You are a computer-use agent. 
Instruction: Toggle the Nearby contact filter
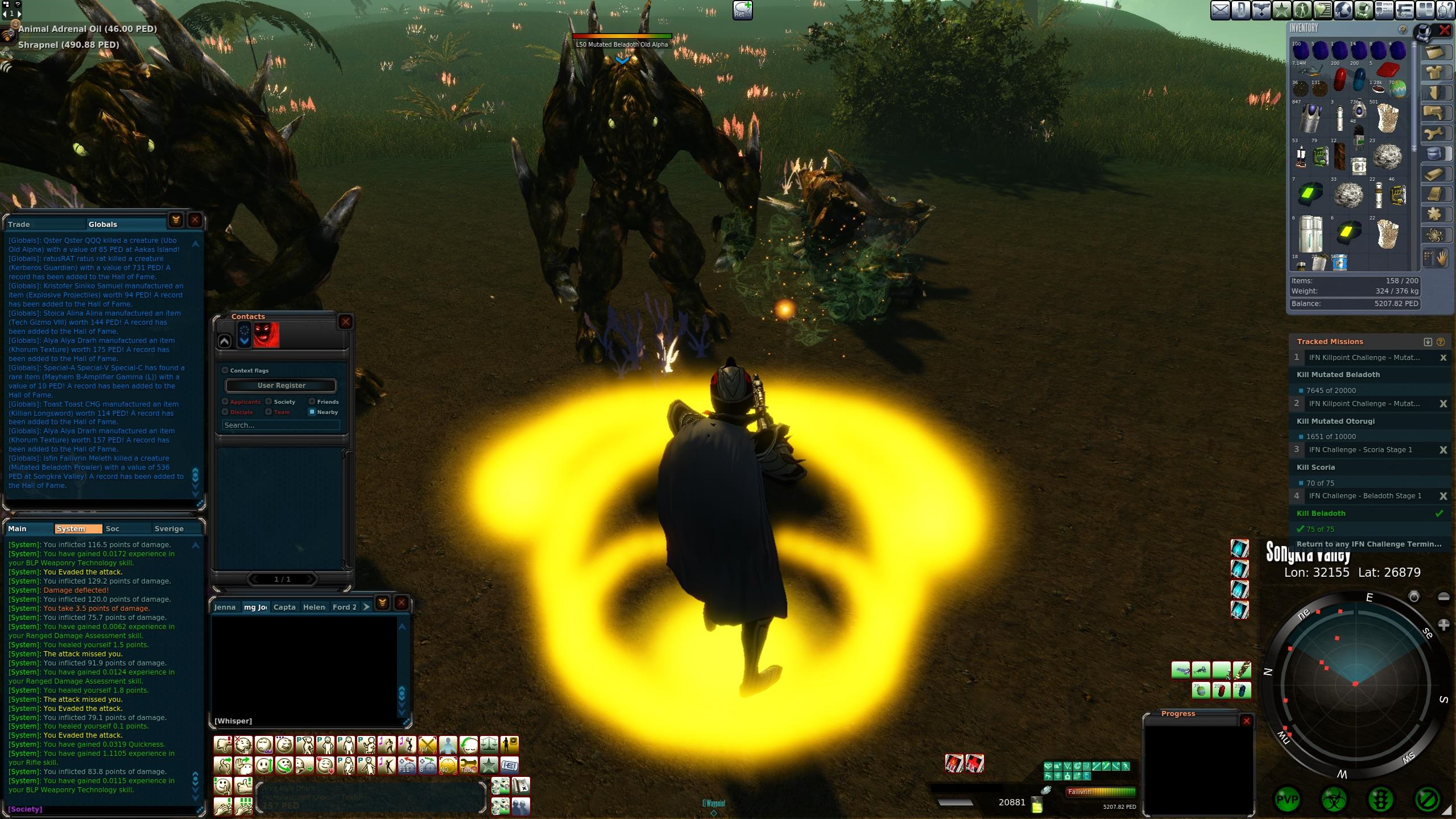coord(312,412)
